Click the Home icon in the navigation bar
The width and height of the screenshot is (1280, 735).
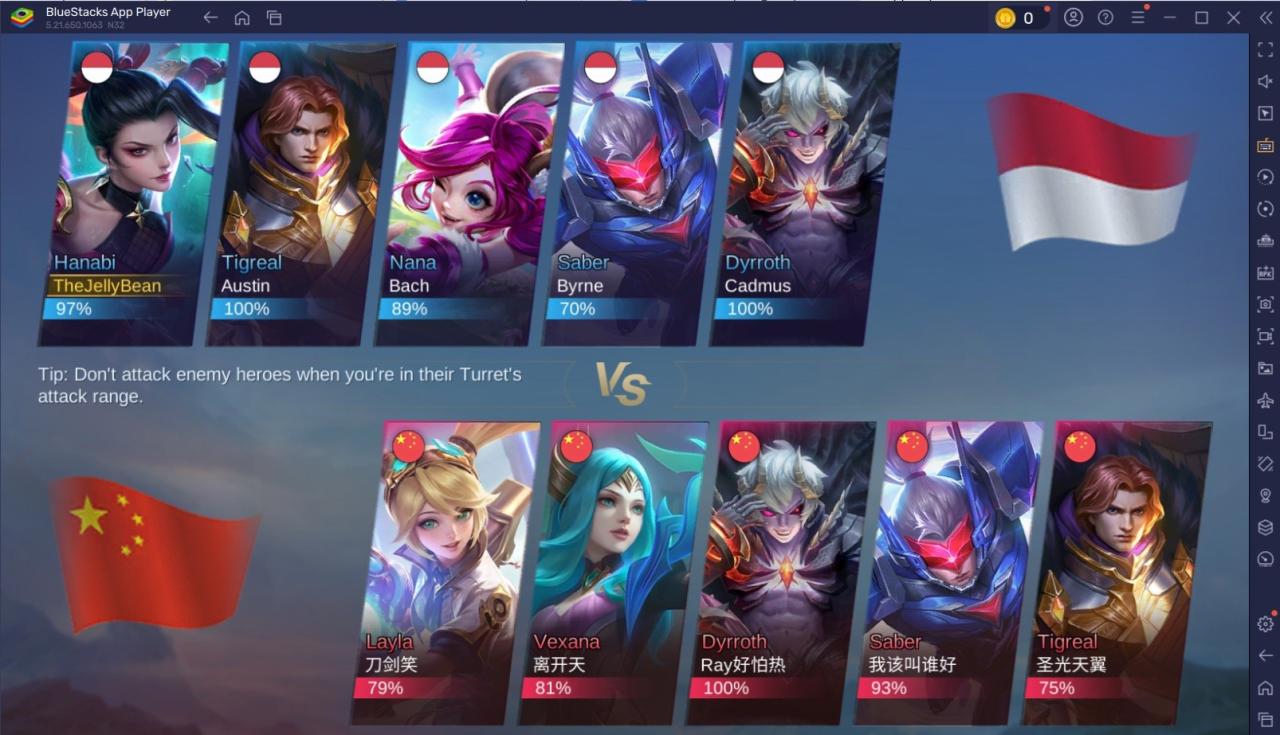pyautogui.click(x=240, y=17)
